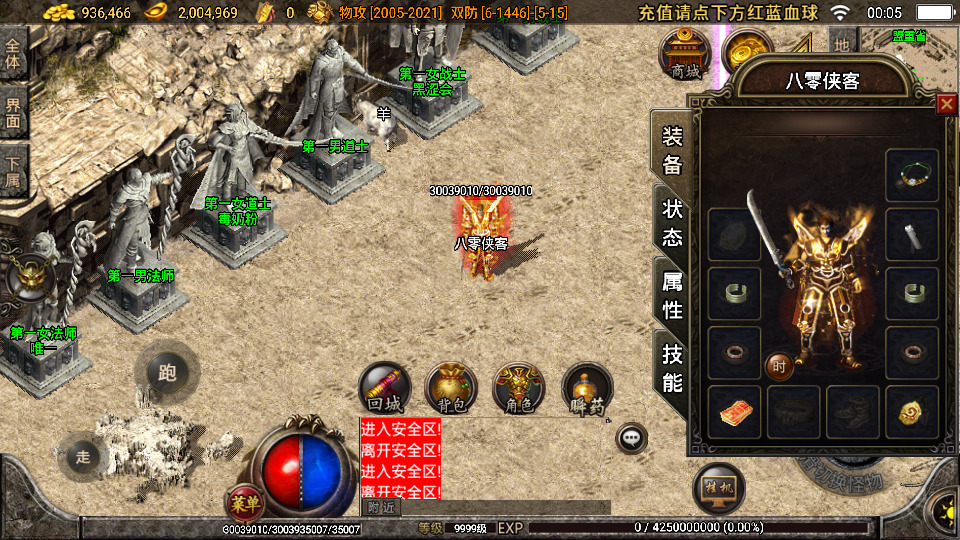Close the character equipment panel

pyautogui.click(x=946, y=104)
